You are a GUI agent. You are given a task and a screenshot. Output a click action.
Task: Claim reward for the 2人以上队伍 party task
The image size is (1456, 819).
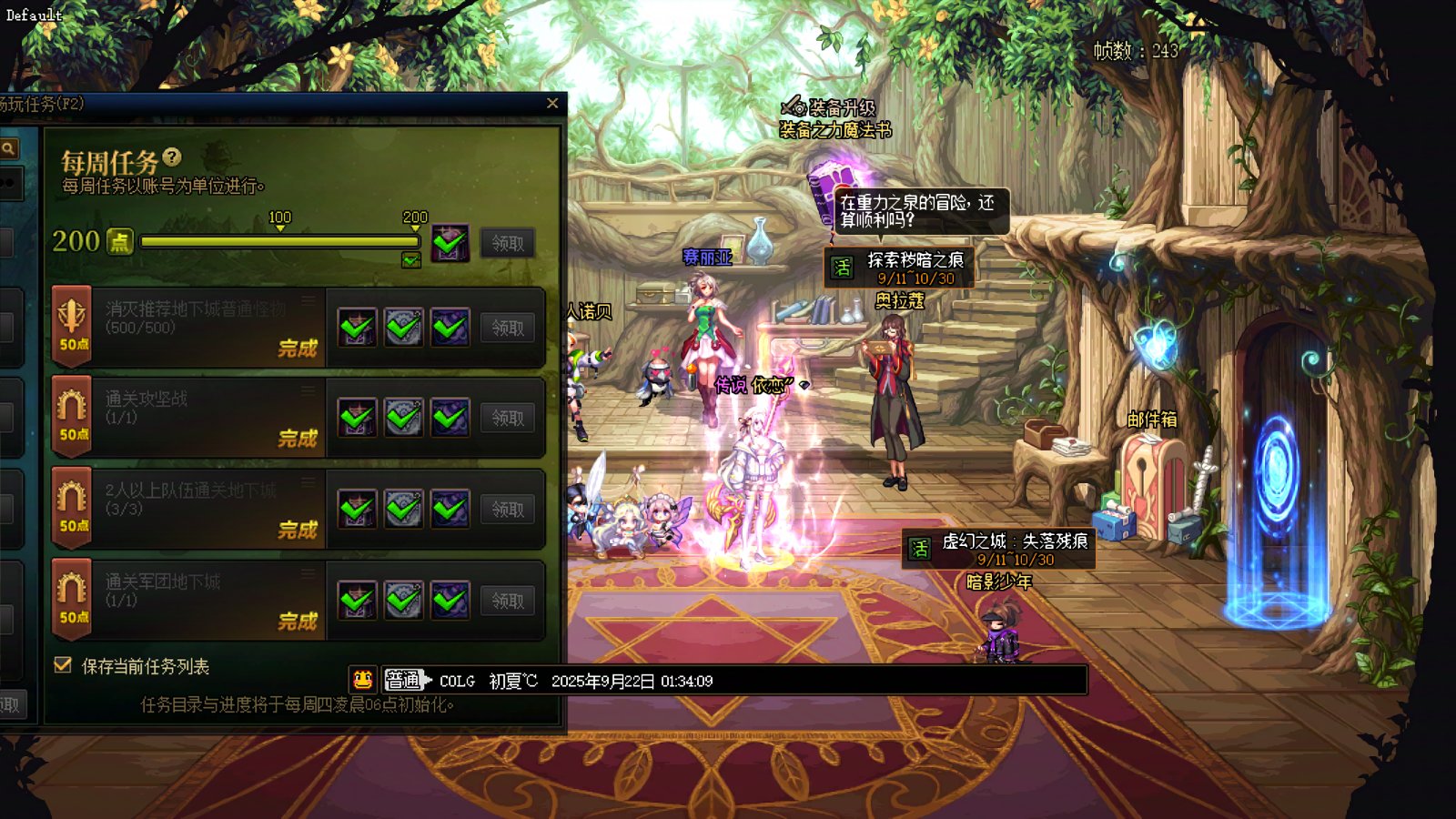click(508, 510)
